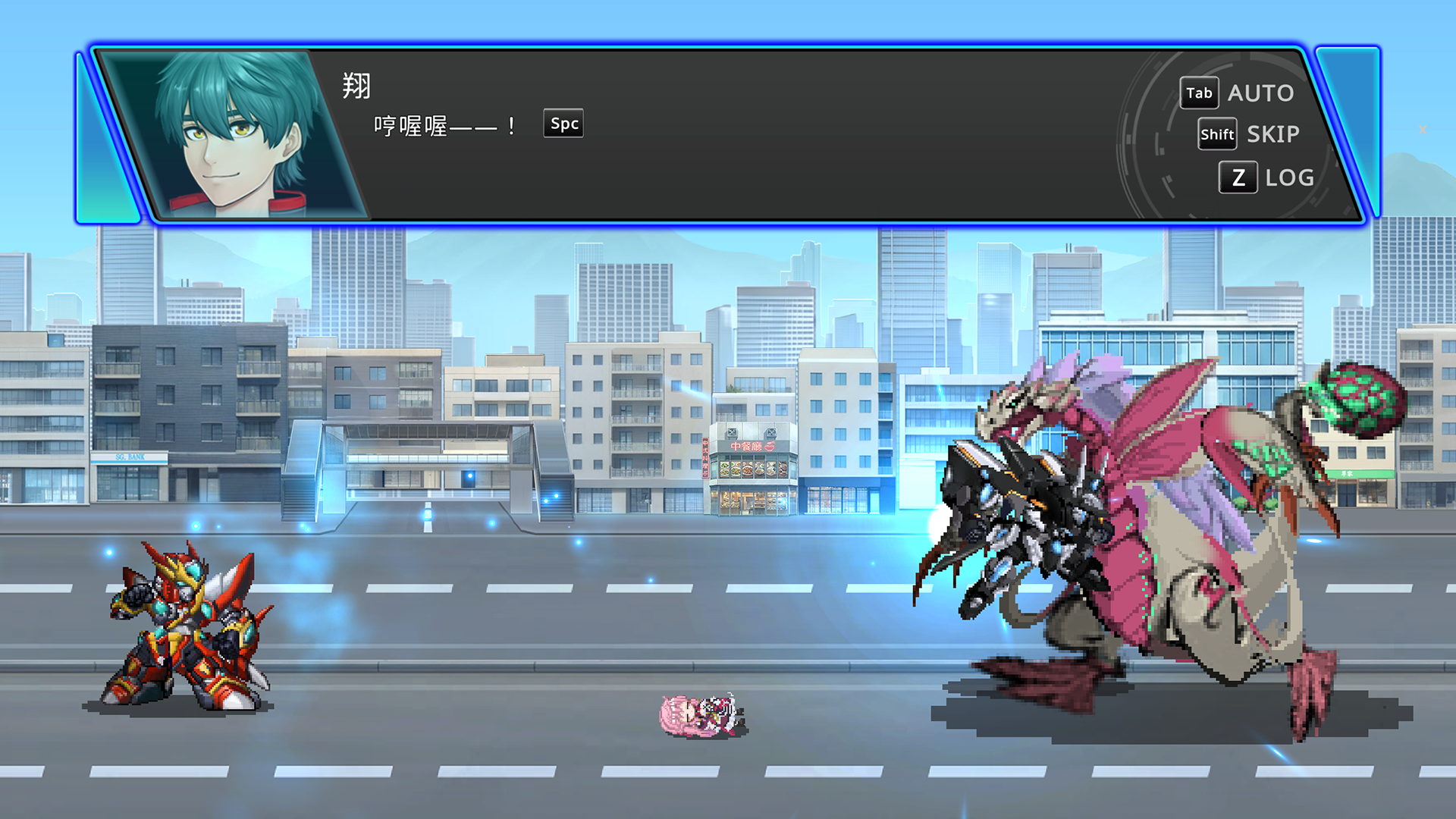Viewport: 1456px width, 819px height.
Task: Toggle the small x marker near the dialogue panel
Action: tap(1423, 130)
